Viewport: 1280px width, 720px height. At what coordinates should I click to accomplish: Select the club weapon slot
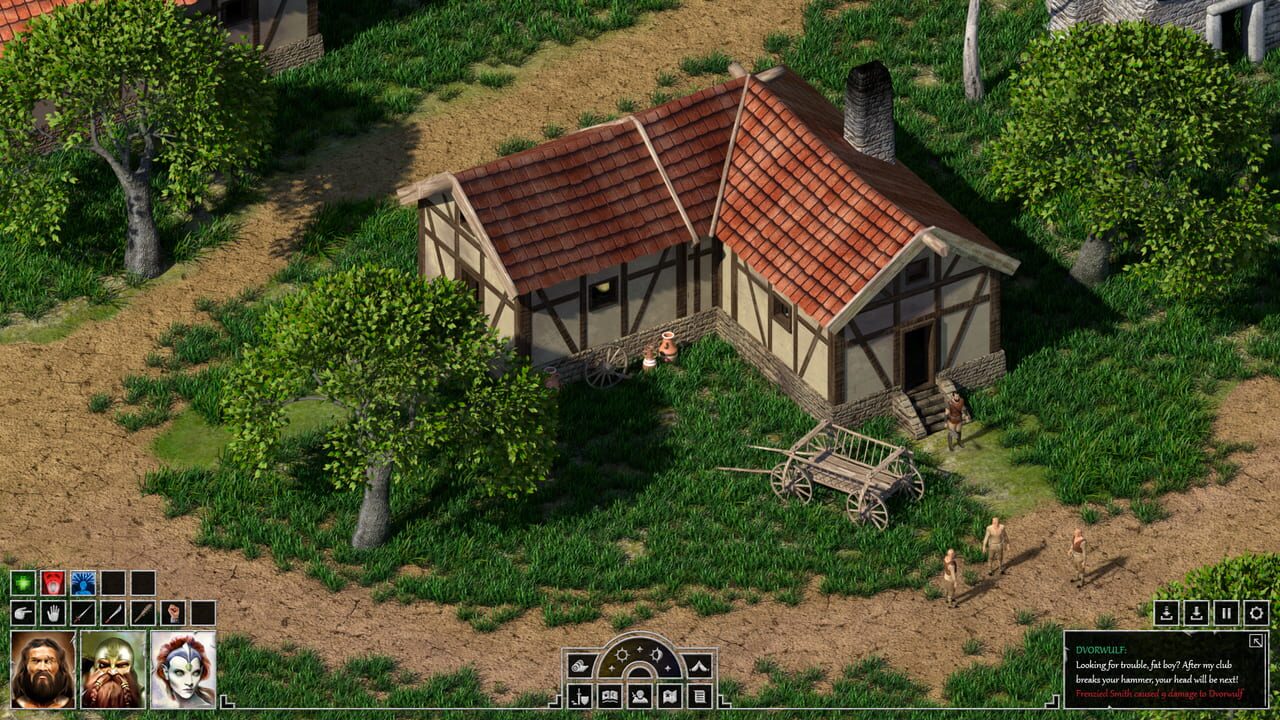click(142, 613)
